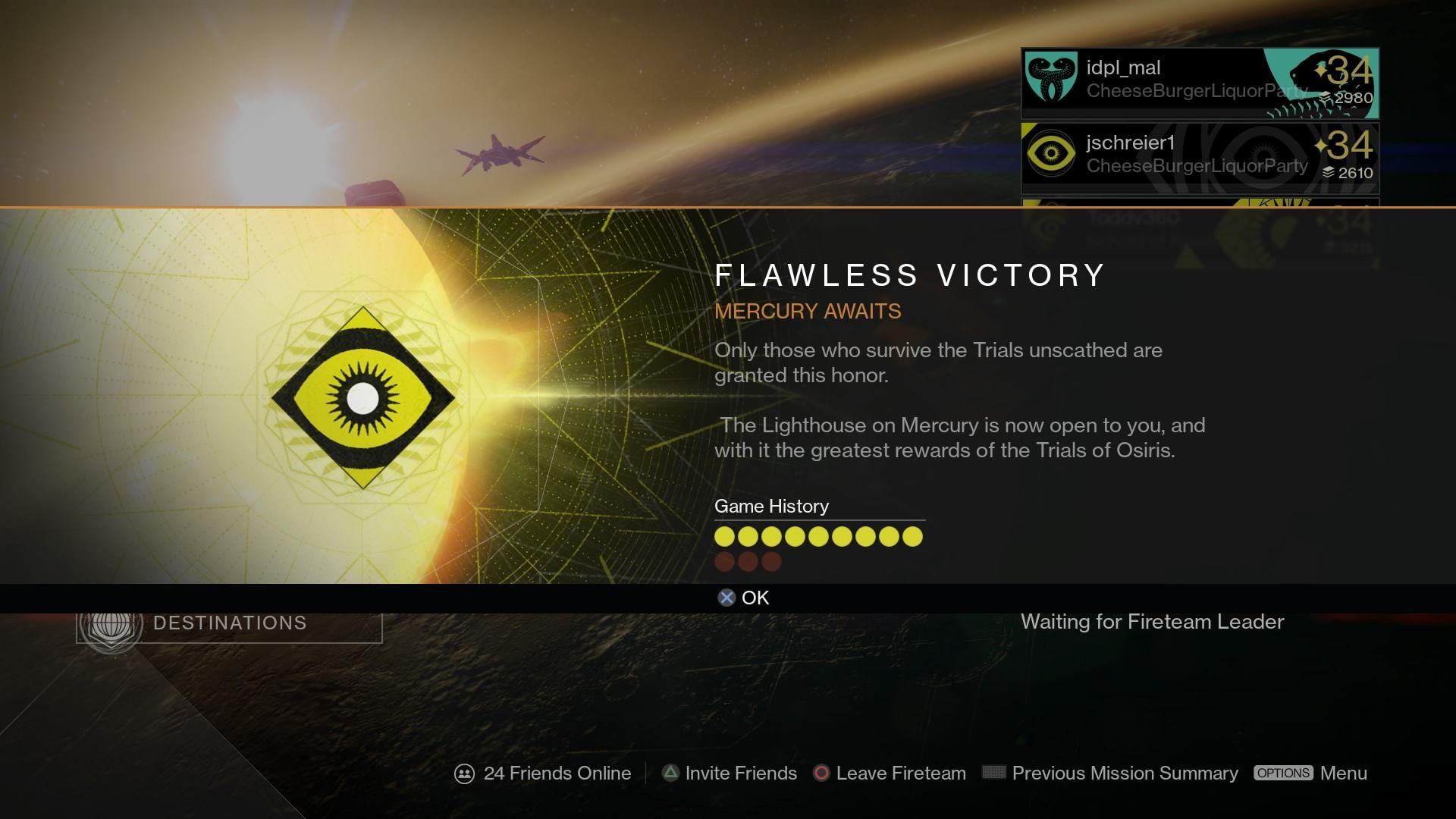The image size is (1456, 819).
Task: Click the OPTIONS button icon near Menu
Action: pyautogui.click(x=1285, y=773)
